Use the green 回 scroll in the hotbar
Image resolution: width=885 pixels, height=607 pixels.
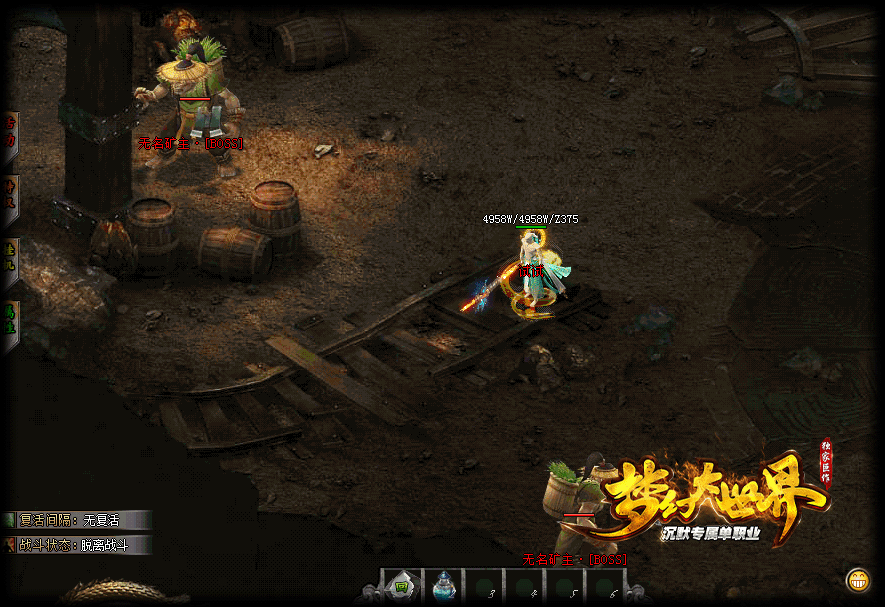[x=401, y=586]
